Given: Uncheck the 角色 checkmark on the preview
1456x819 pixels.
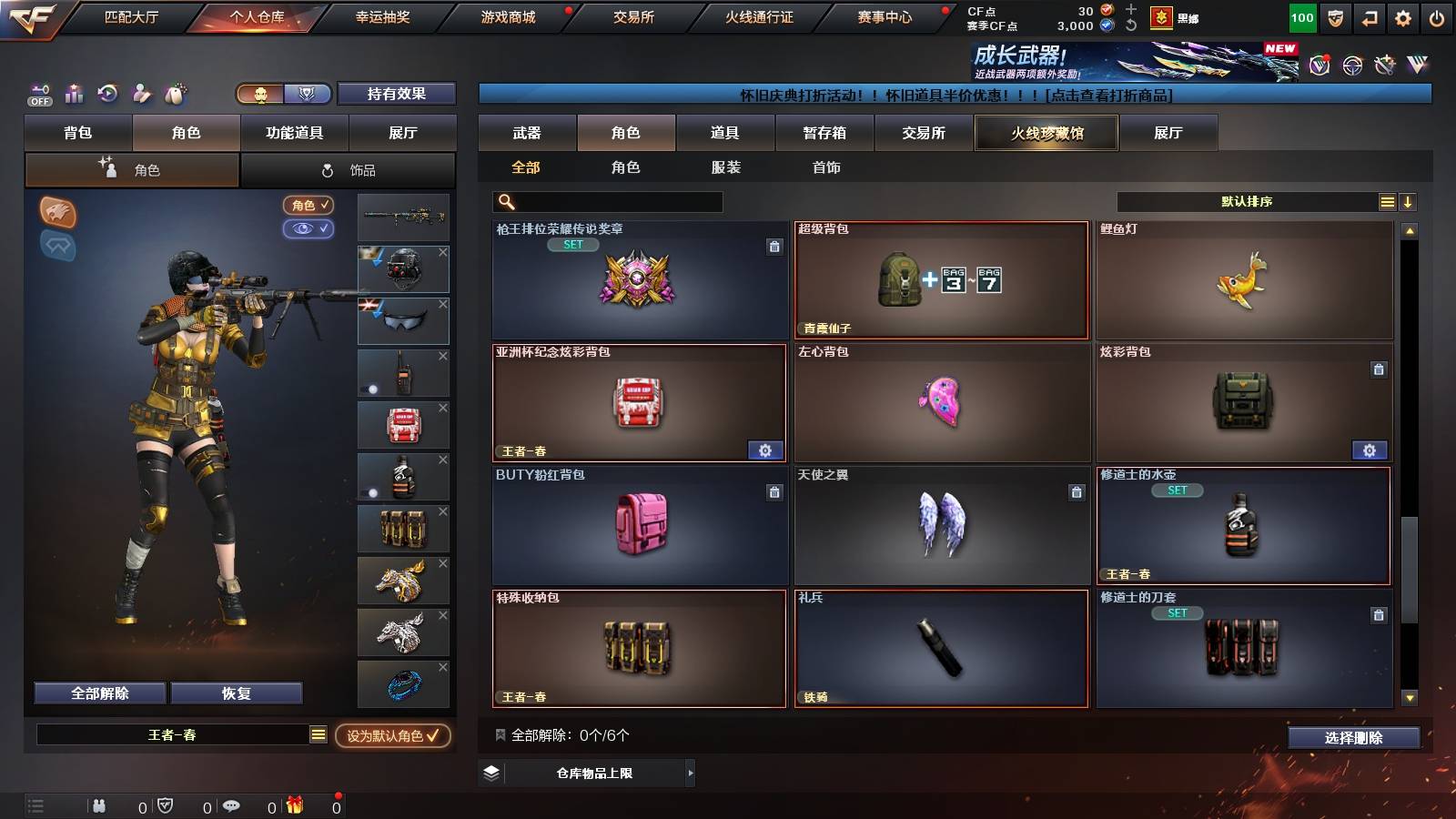Looking at the screenshot, I should coord(309,206).
